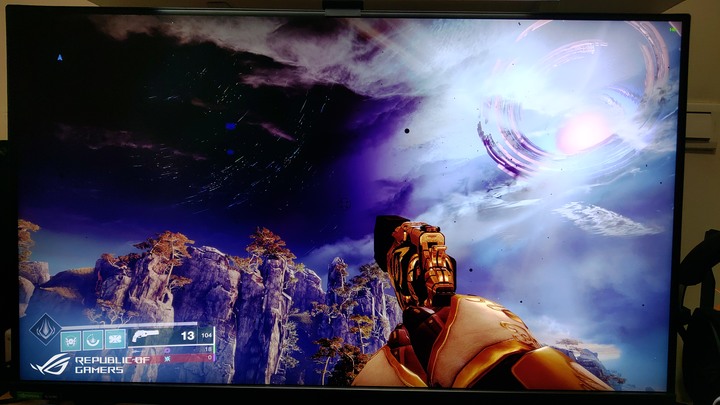
Task: Use the middle class ability icon
Action: pyautogui.click(x=93, y=339)
